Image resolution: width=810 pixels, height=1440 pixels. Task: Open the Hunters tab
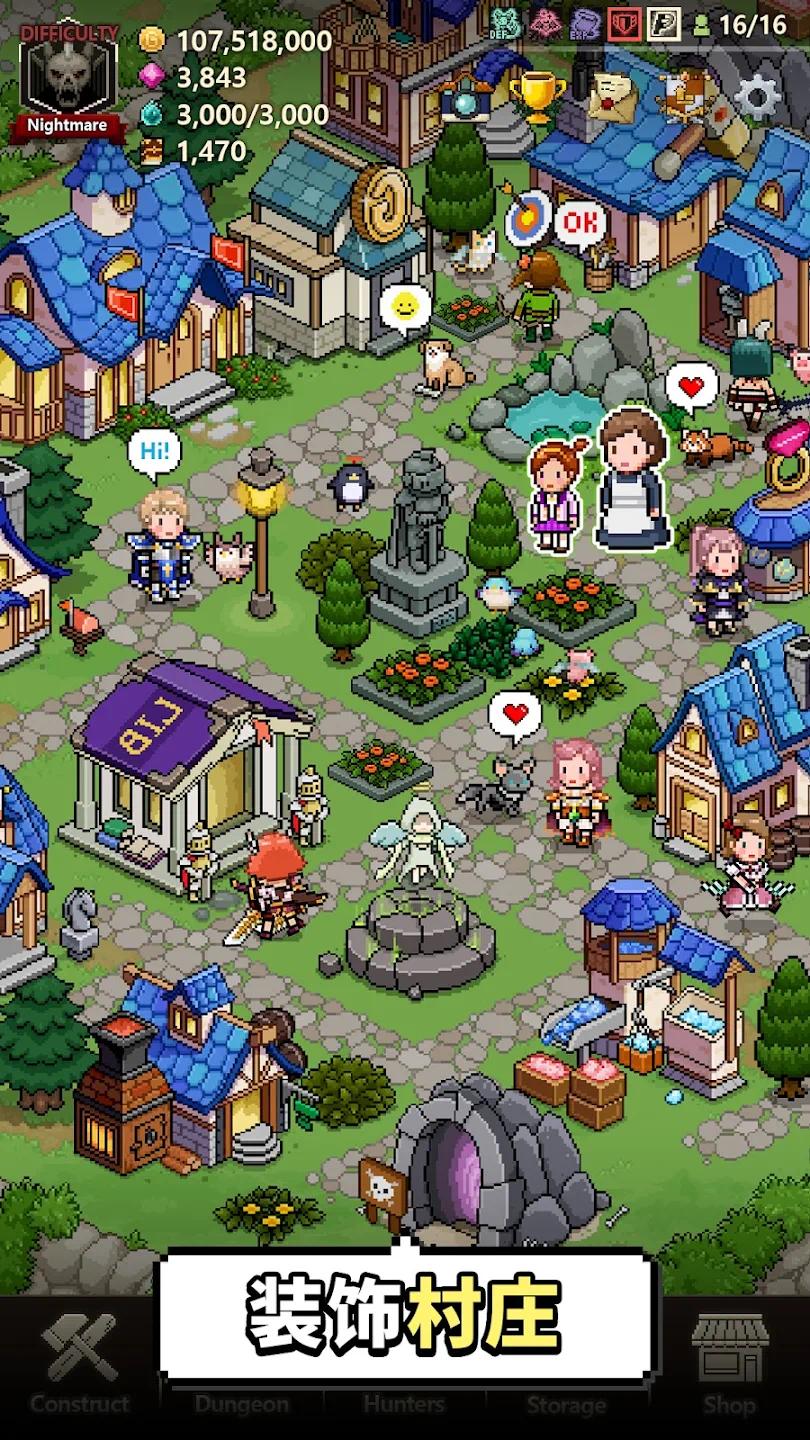404,1400
